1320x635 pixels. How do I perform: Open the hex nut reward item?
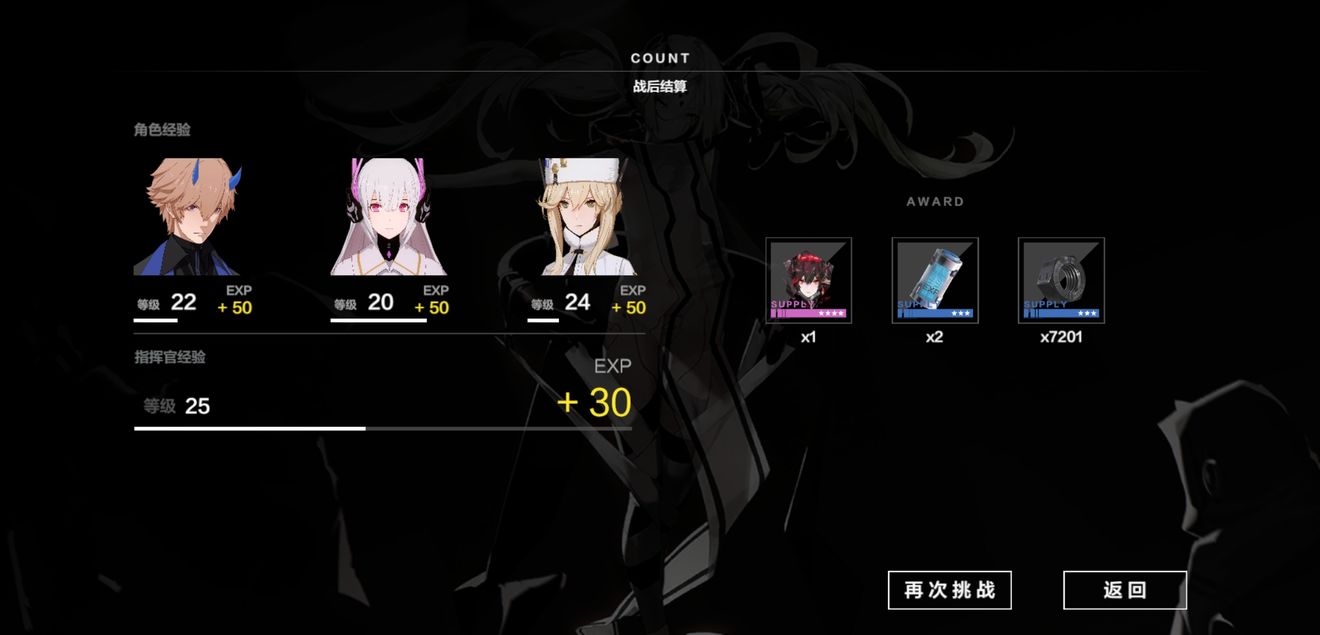tap(1060, 280)
